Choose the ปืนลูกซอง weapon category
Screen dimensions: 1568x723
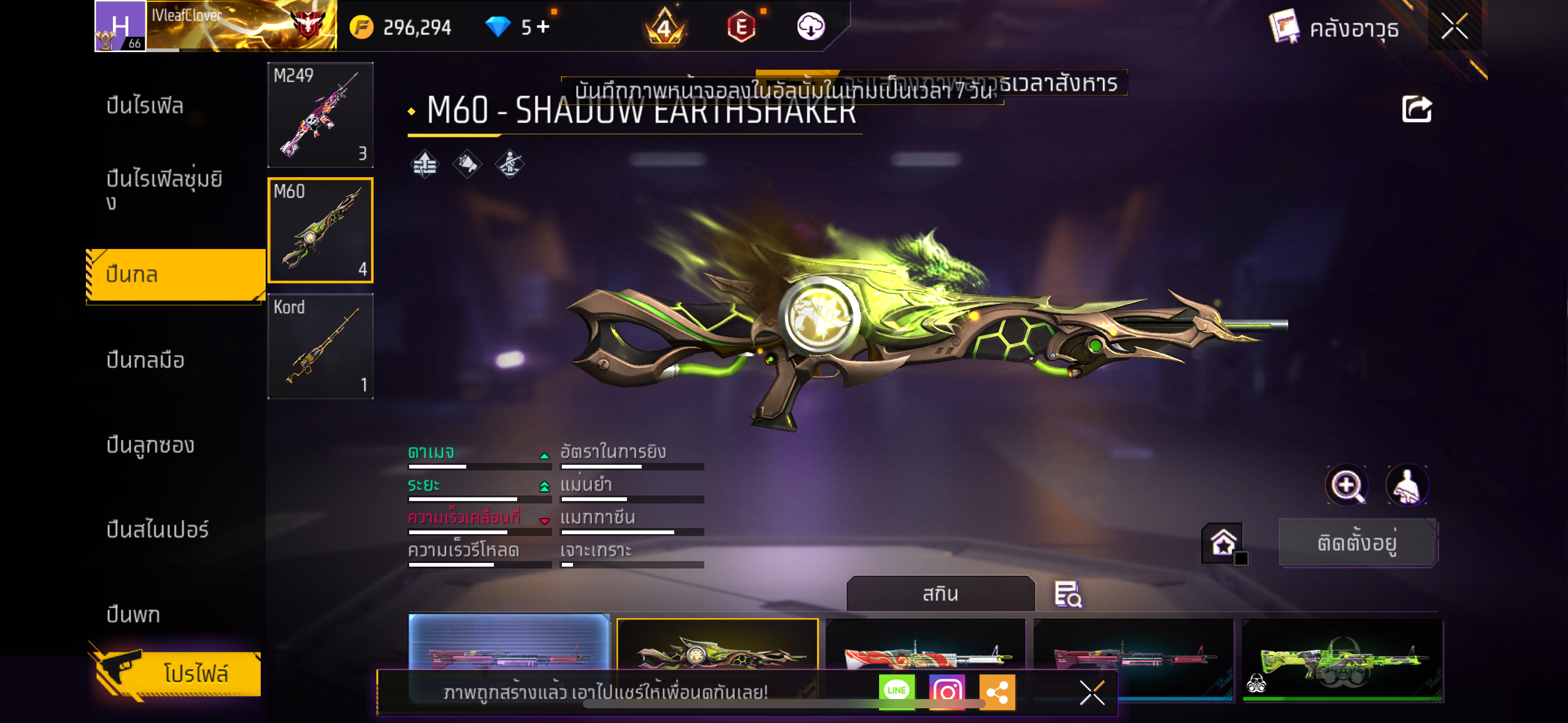pos(150,445)
